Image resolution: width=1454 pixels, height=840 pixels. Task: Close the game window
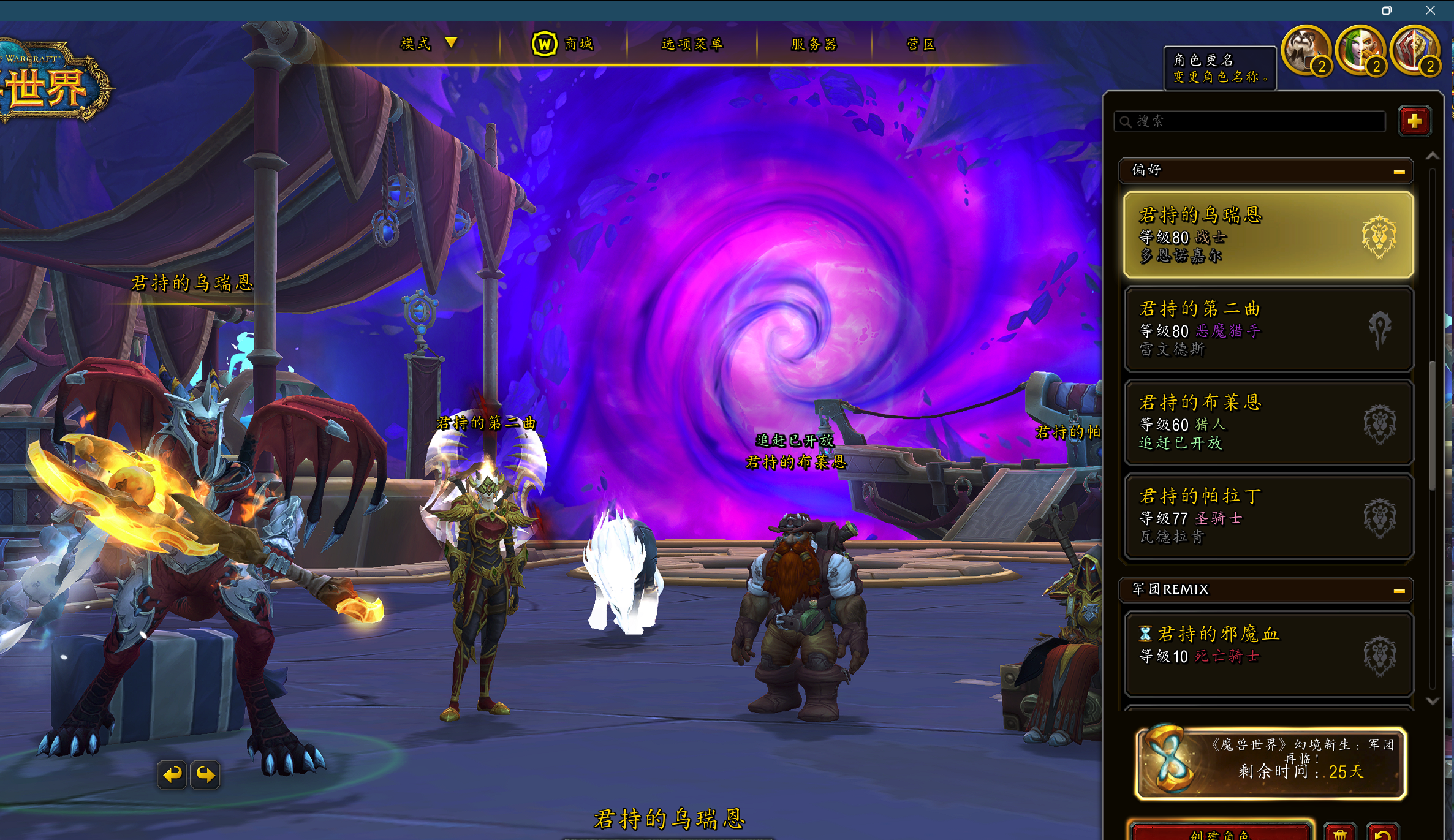tap(1430, 10)
